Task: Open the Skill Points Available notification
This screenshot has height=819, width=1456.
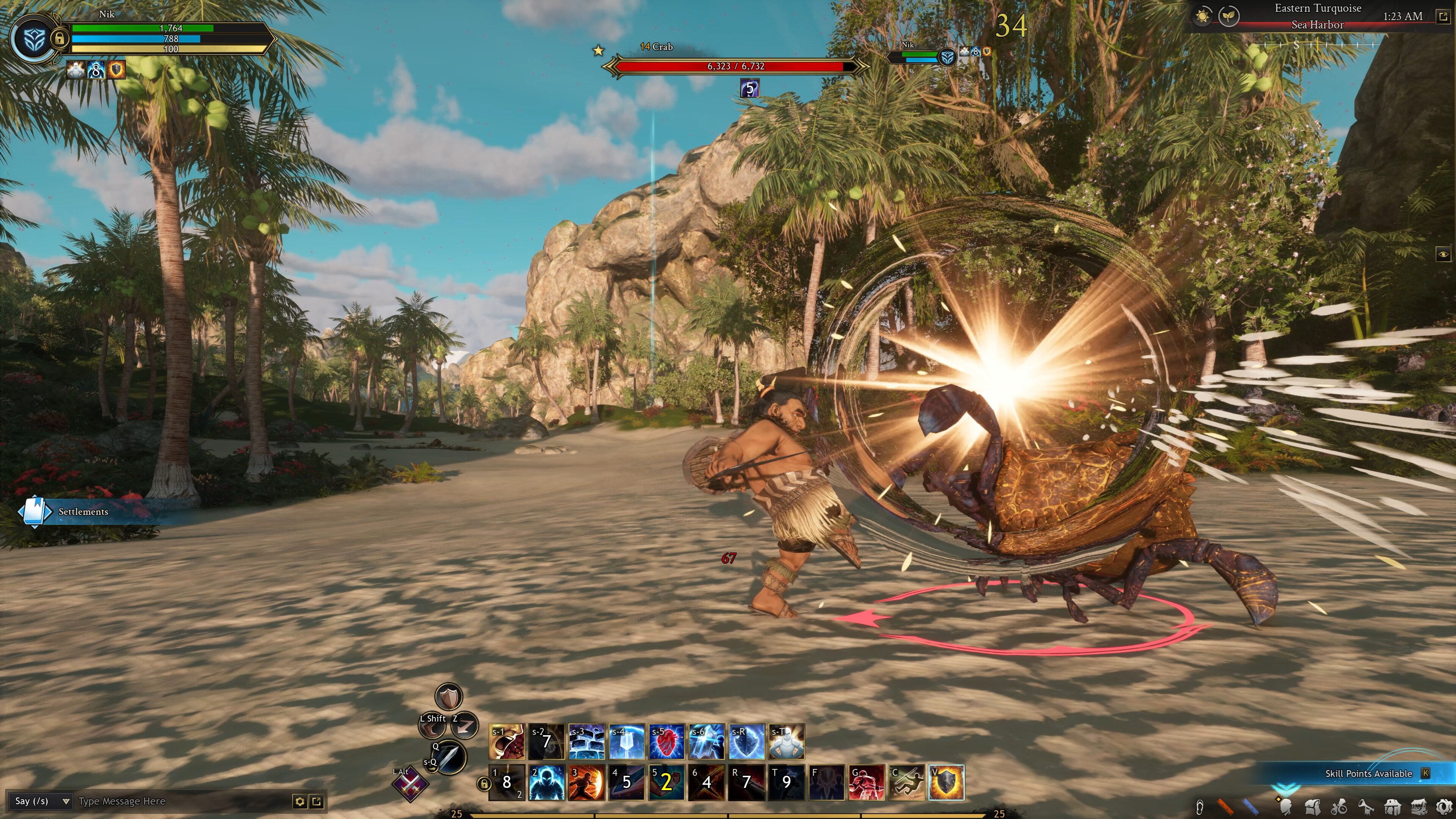Action: click(x=1368, y=773)
